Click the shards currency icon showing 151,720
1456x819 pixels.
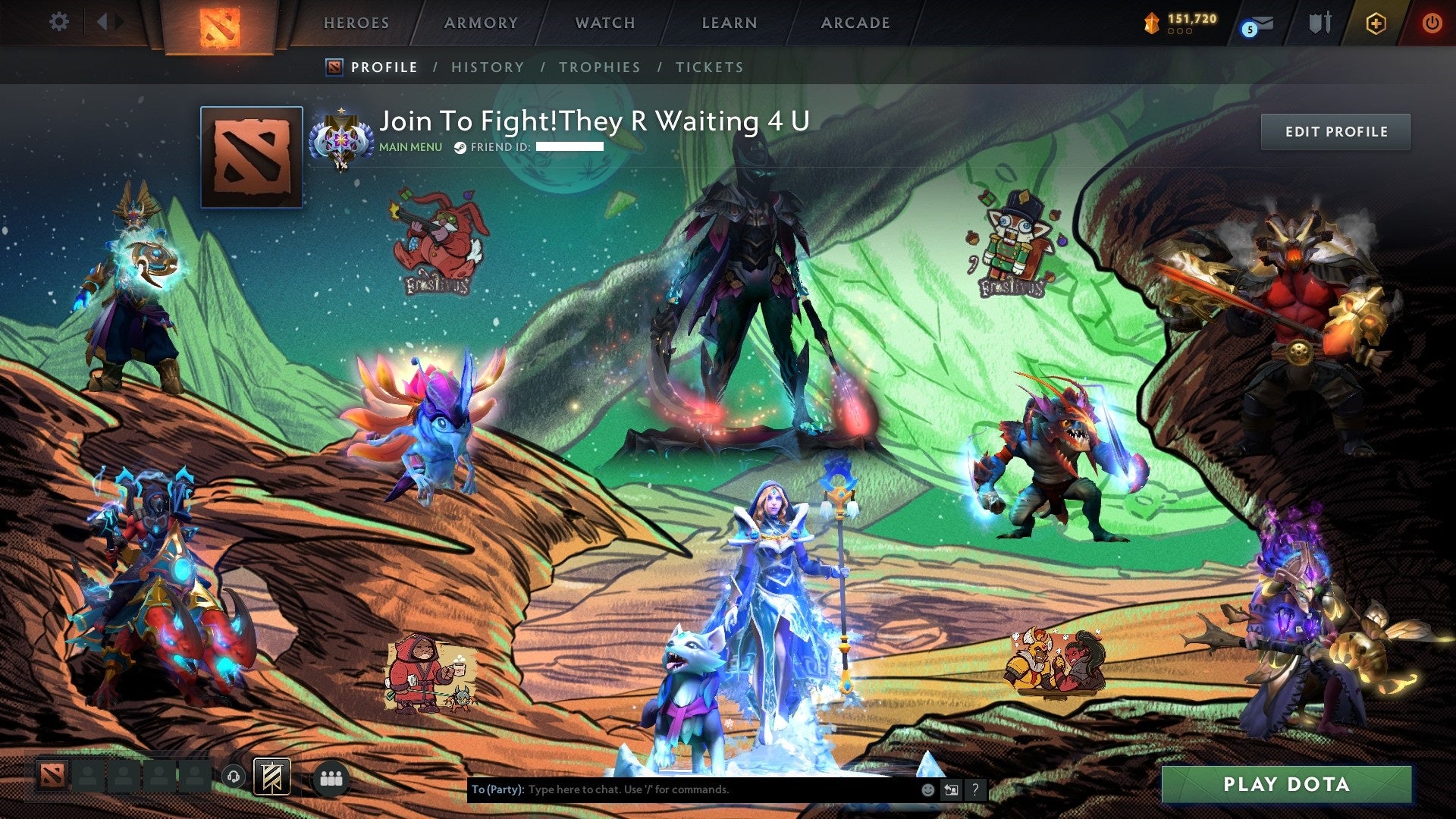tap(1152, 23)
